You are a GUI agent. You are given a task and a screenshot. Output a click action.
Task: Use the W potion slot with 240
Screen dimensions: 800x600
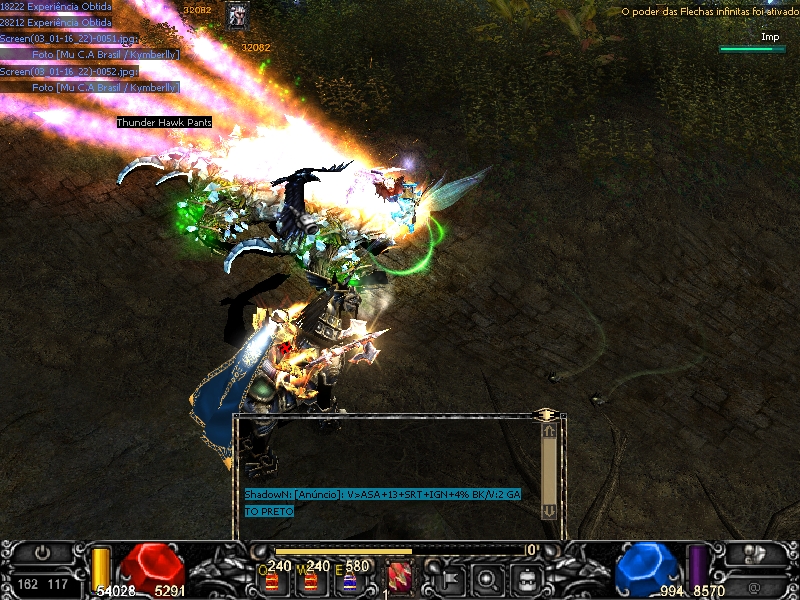[x=311, y=578]
